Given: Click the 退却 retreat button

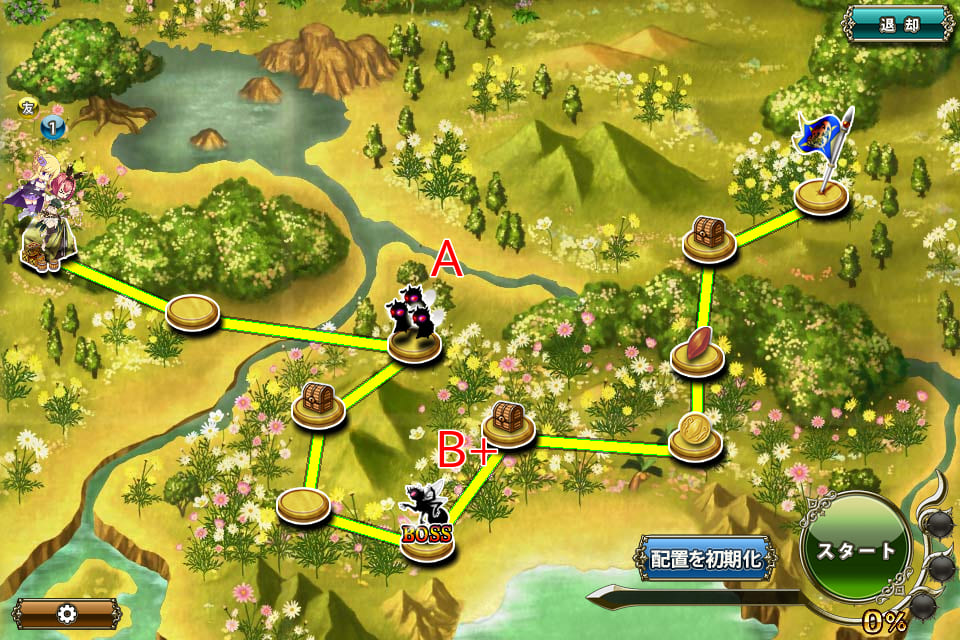Looking at the screenshot, I should click(x=899, y=22).
